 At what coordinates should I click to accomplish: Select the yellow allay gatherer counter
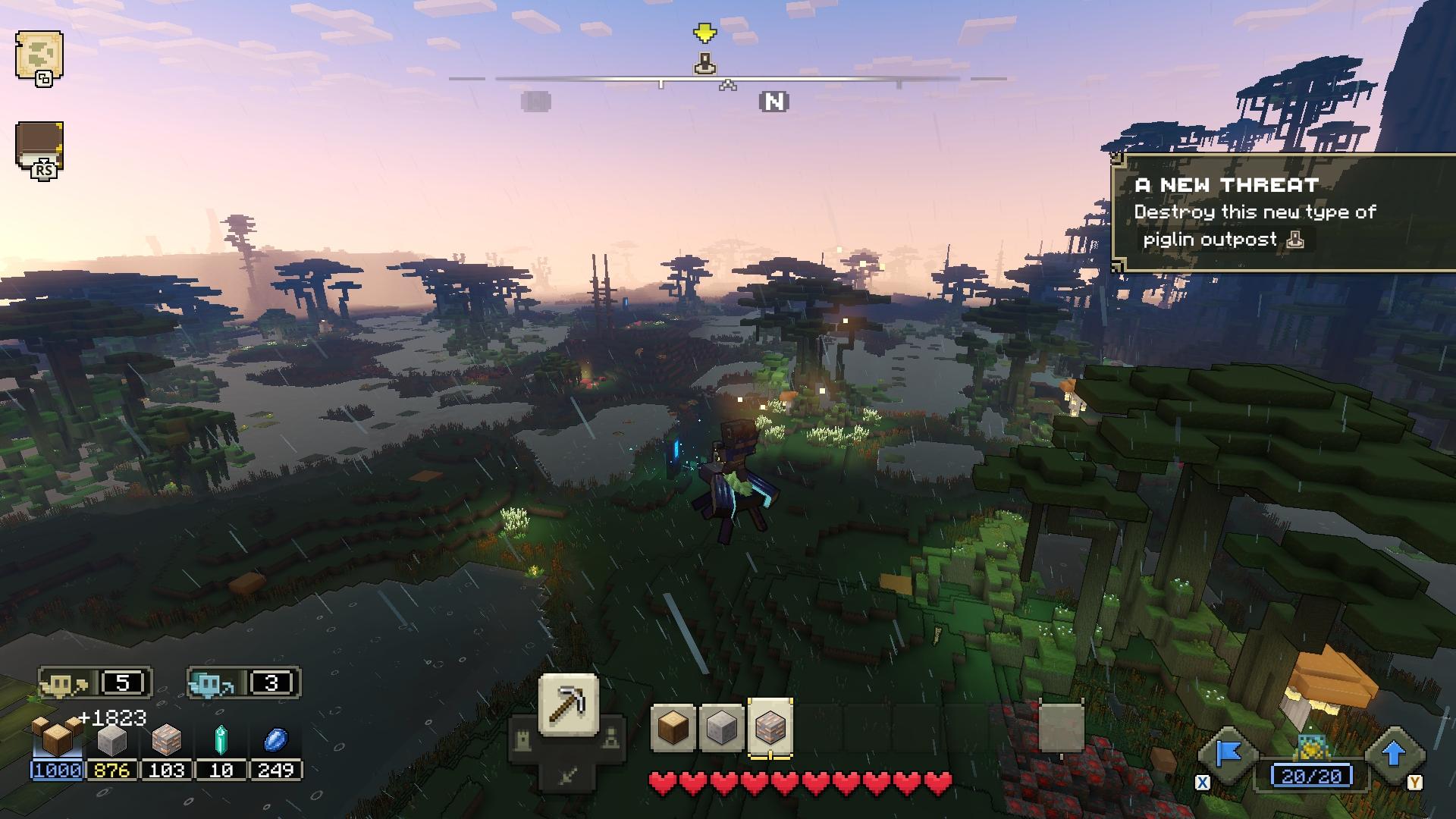(x=96, y=683)
